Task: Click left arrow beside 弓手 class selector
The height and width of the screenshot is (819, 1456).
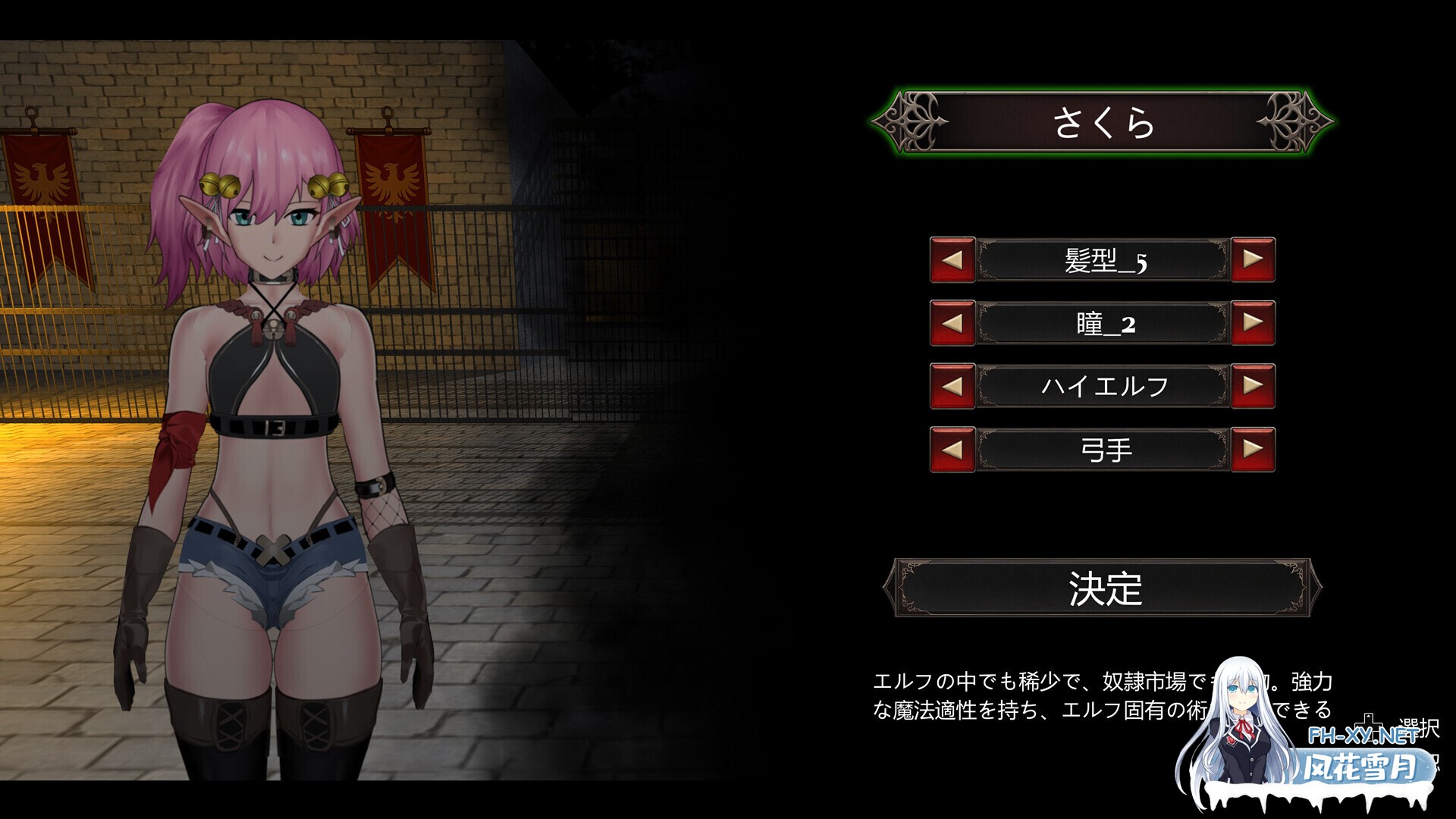Action: (952, 448)
